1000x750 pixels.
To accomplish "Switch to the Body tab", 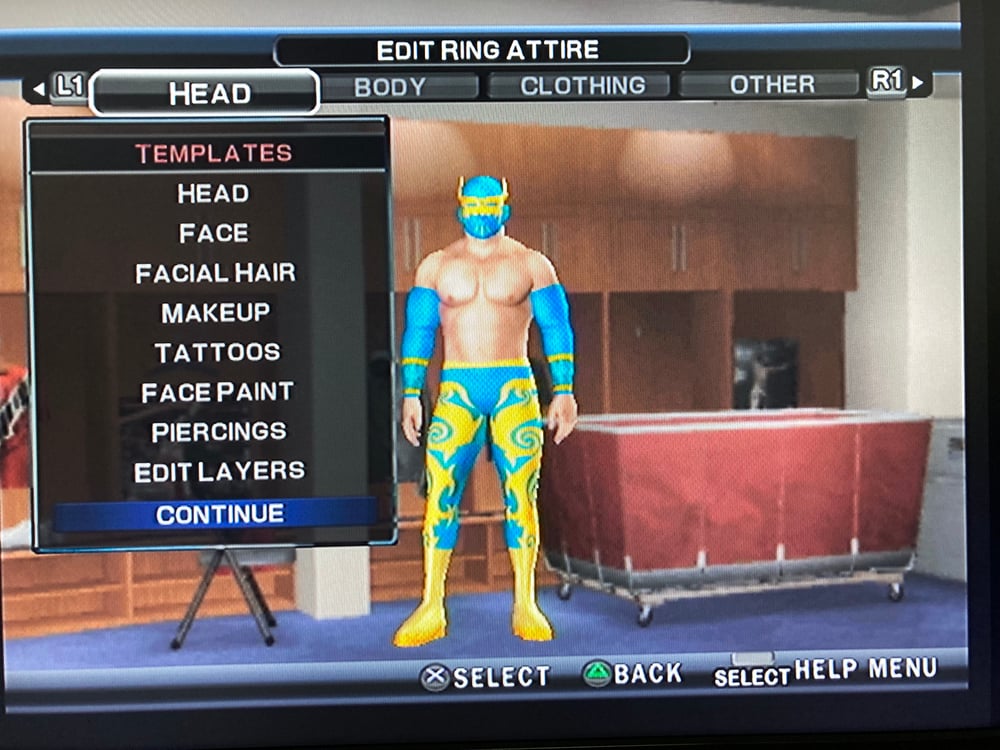I will [389, 87].
